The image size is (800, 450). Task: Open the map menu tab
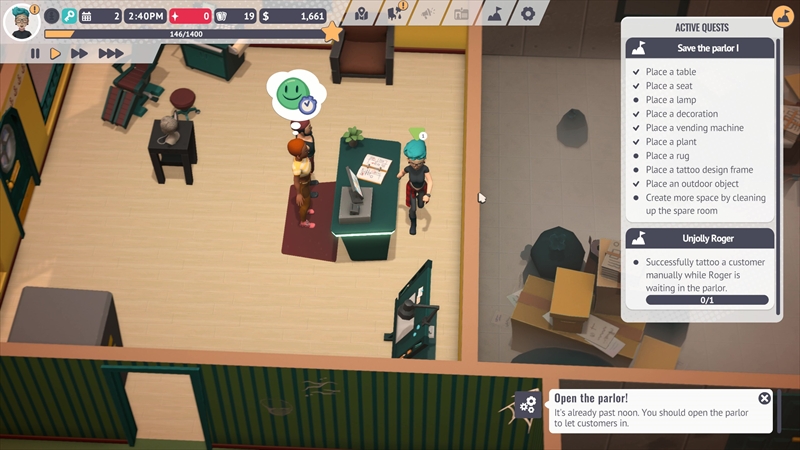point(361,14)
